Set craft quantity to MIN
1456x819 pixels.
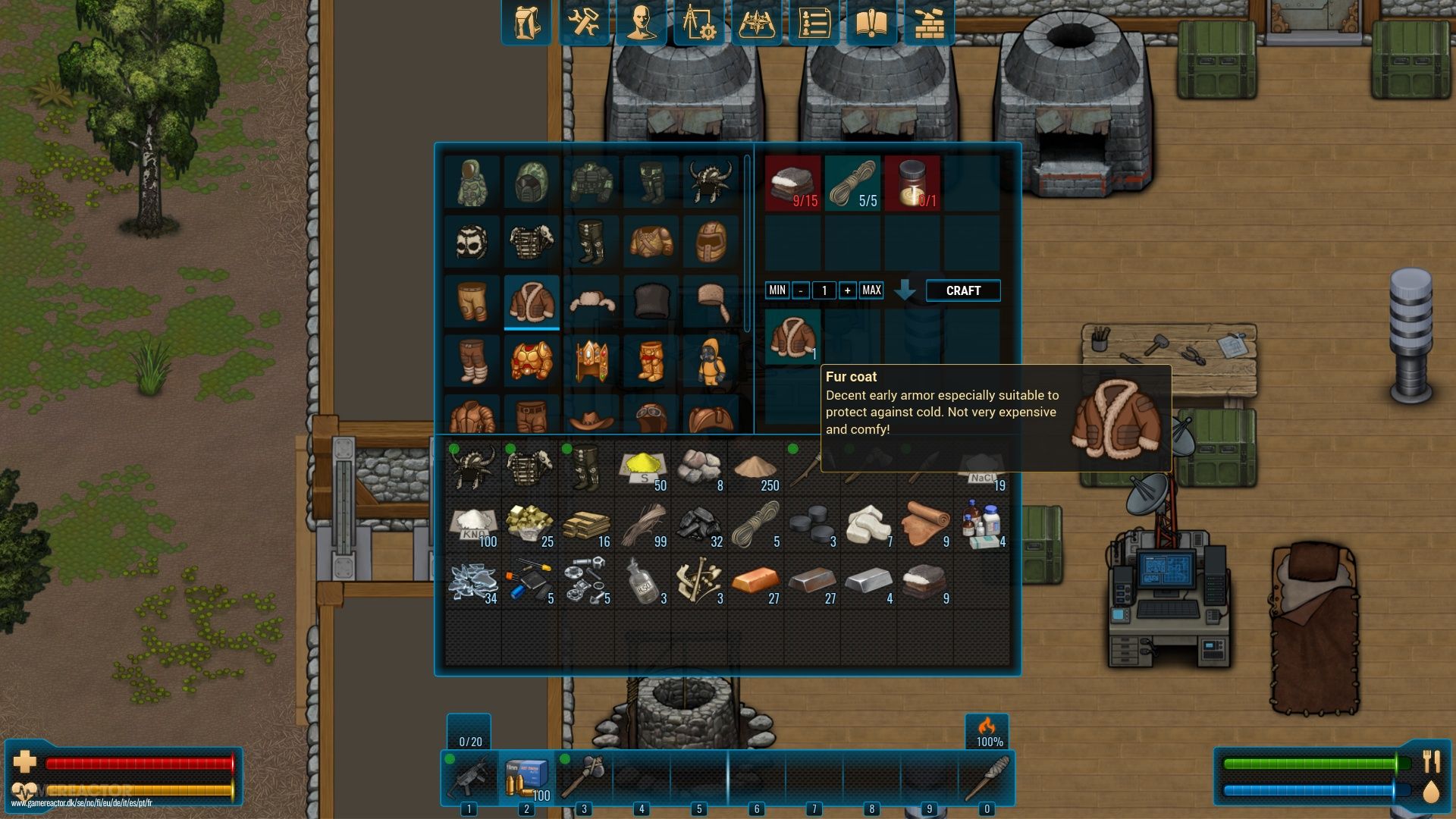777,290
